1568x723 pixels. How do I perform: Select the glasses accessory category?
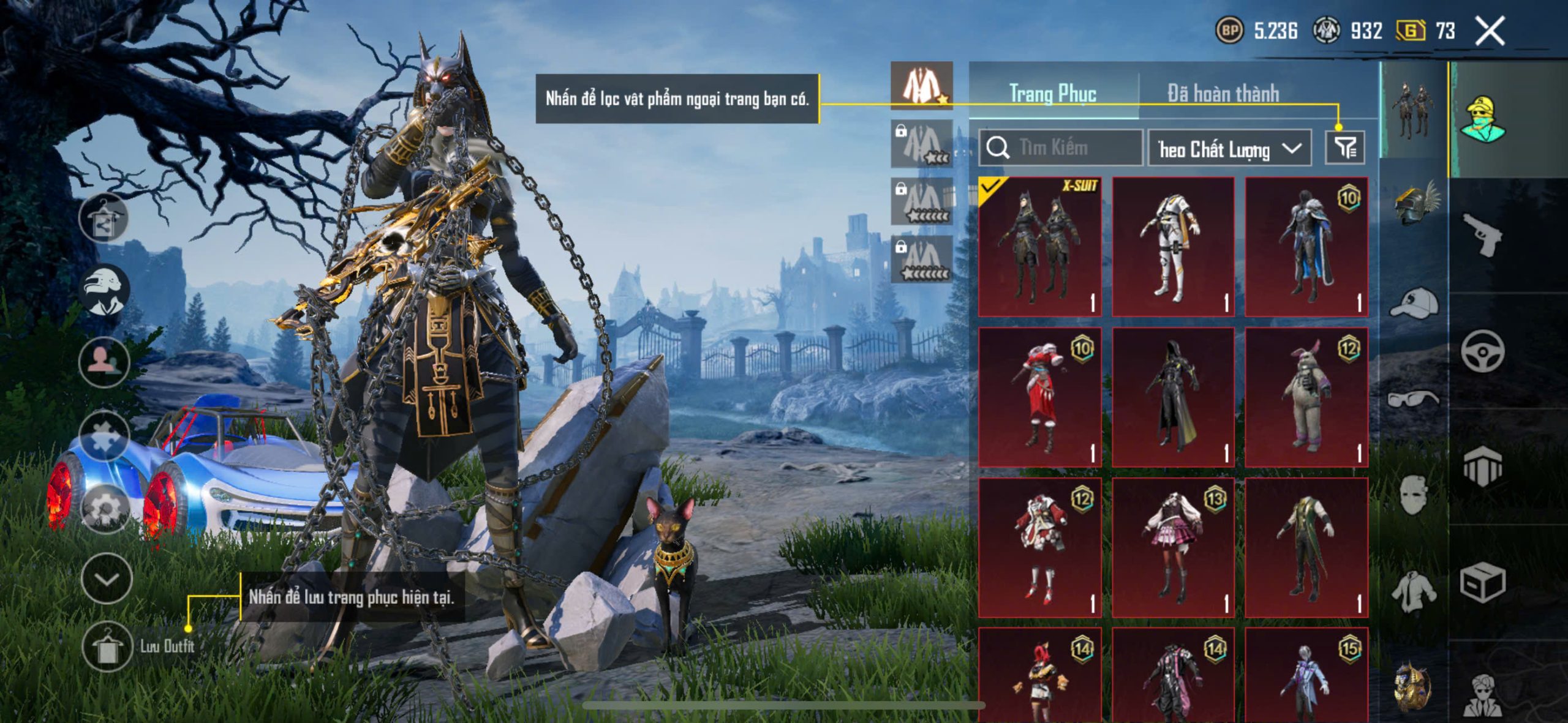tap(1415, 399)
